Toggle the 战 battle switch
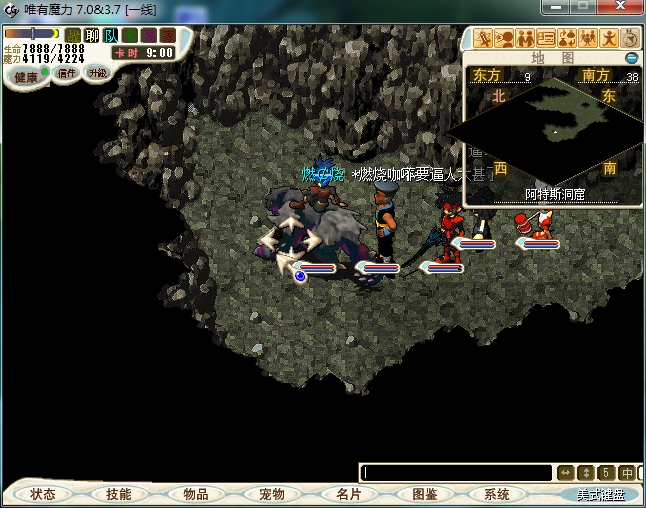 click(x=73, y=36)
